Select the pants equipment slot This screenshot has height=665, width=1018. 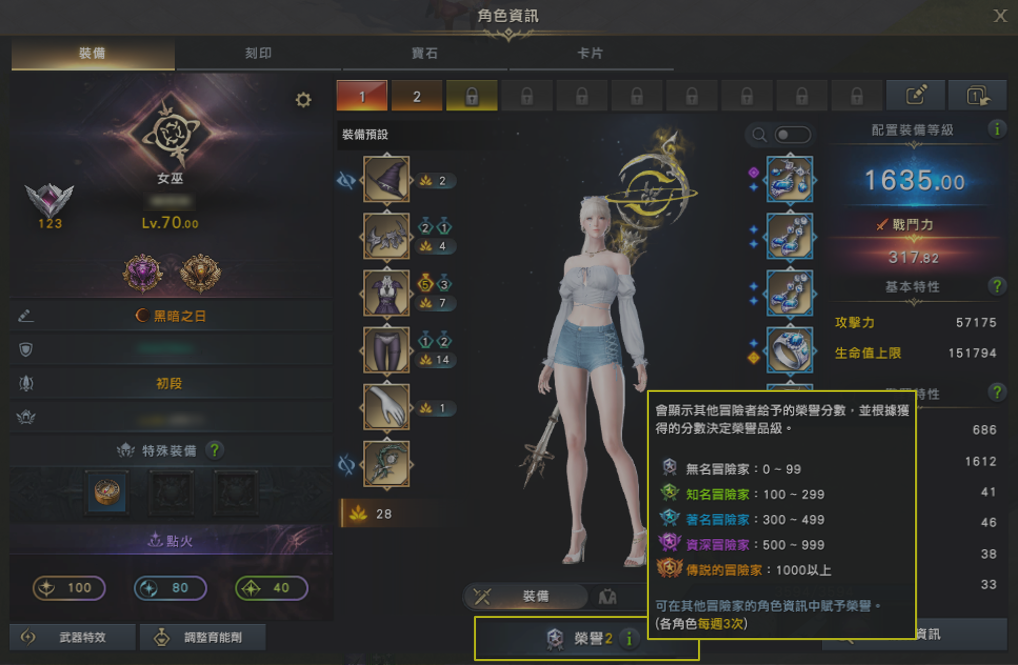click(386, 350)
